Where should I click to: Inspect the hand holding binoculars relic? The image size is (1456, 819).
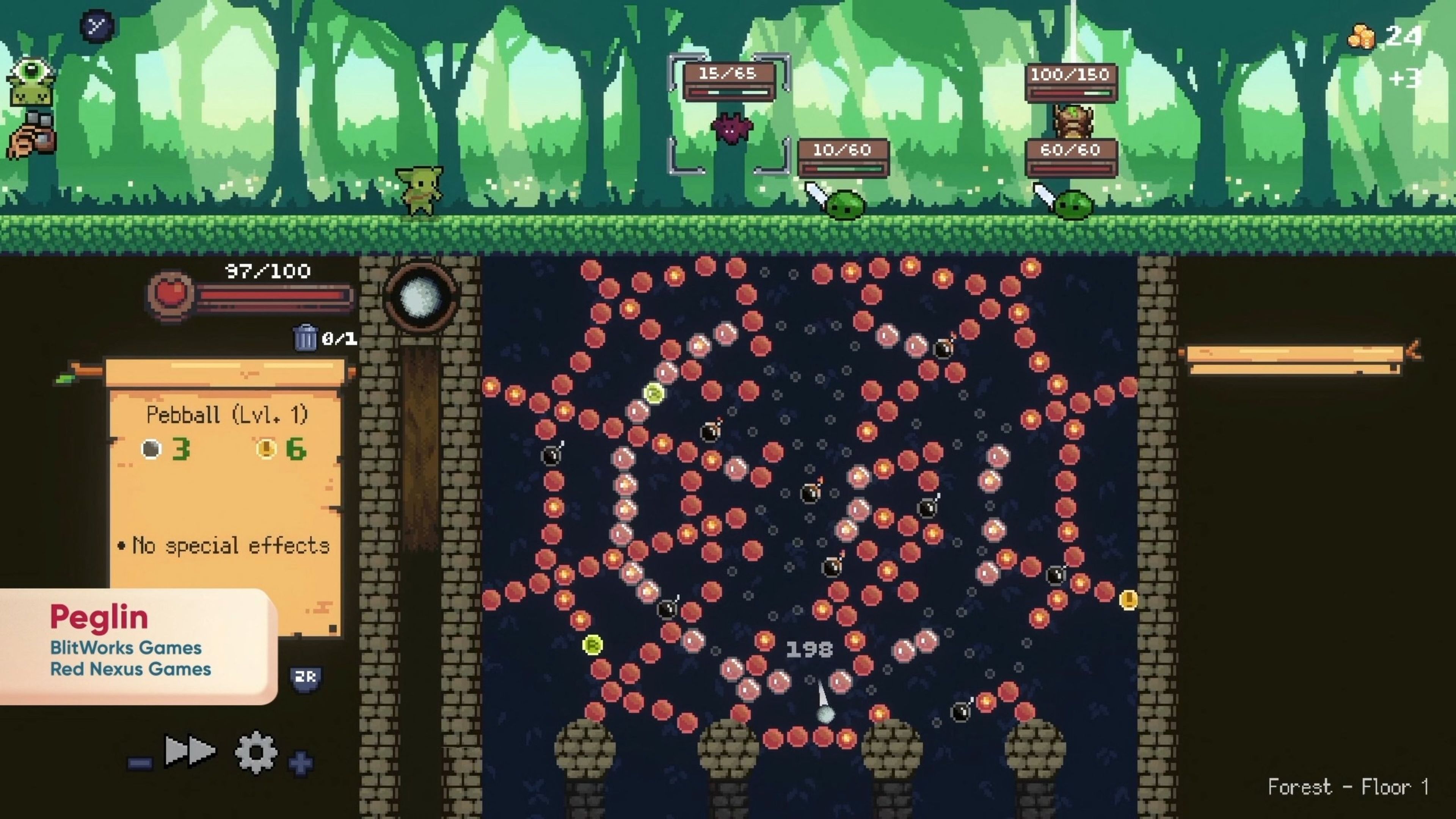pyautogui.click(x=33, y=135)
